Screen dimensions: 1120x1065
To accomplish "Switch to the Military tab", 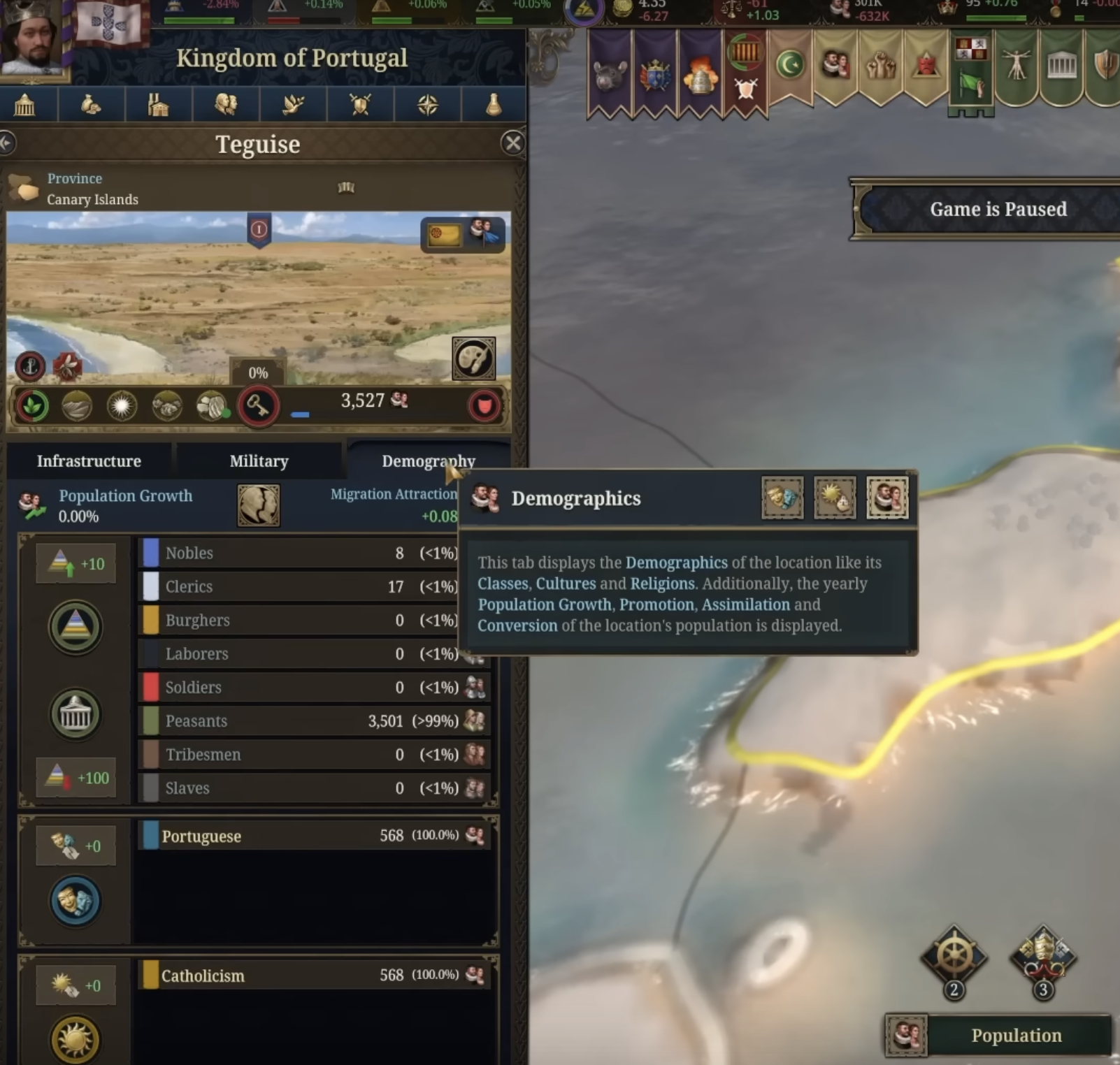I will pyautogui.click(x=259, y=461).
